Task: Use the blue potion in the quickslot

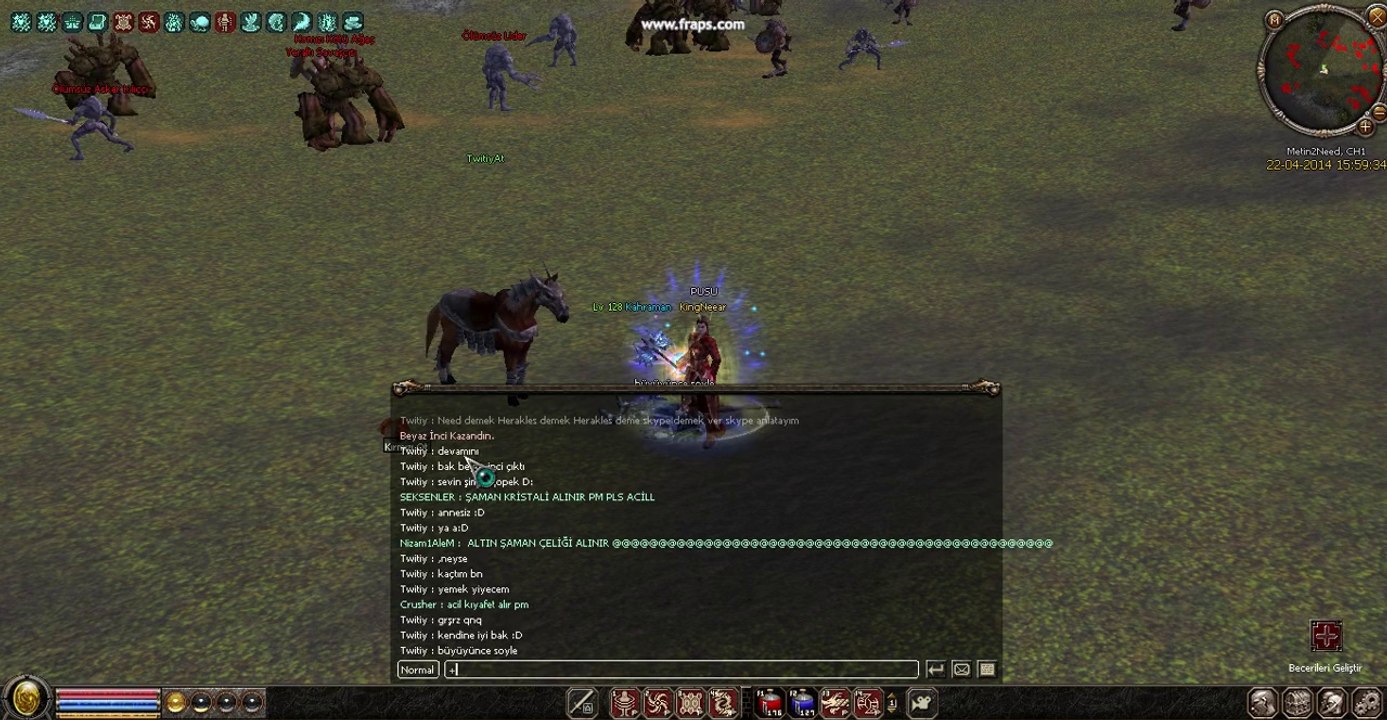Action: click(x=802, y=703)
